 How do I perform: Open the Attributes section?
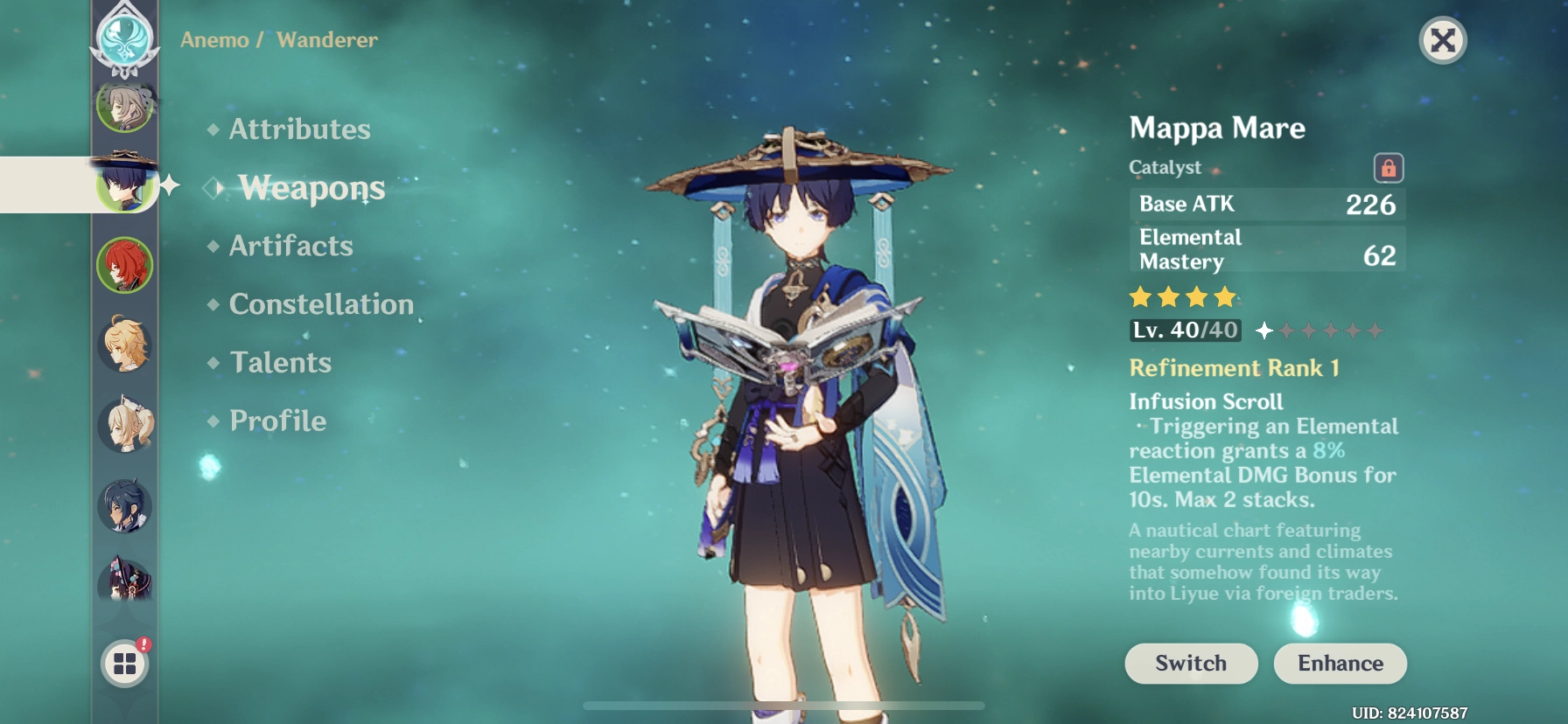pos(297,129)
